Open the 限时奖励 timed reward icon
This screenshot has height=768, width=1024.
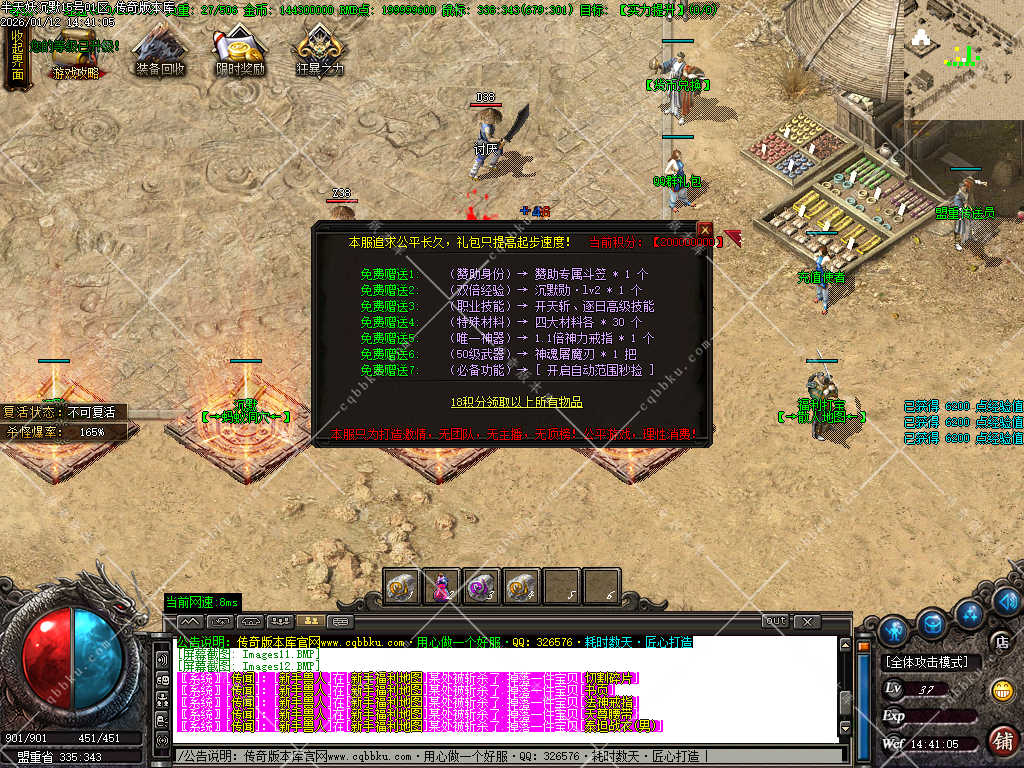point(240,52)
